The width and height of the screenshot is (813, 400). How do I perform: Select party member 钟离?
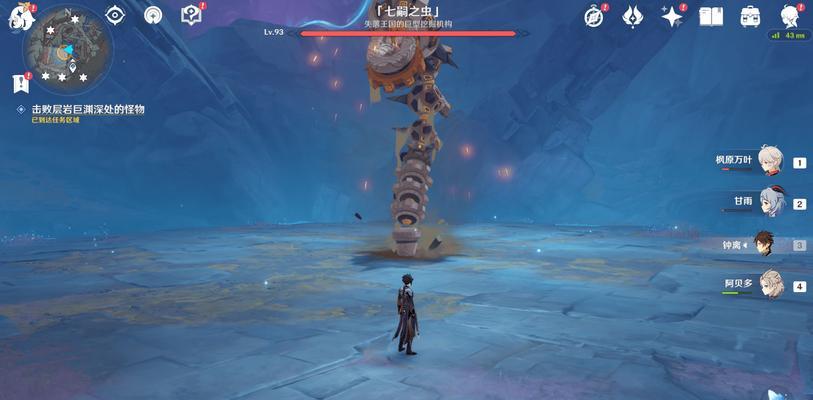pos(770,244)
